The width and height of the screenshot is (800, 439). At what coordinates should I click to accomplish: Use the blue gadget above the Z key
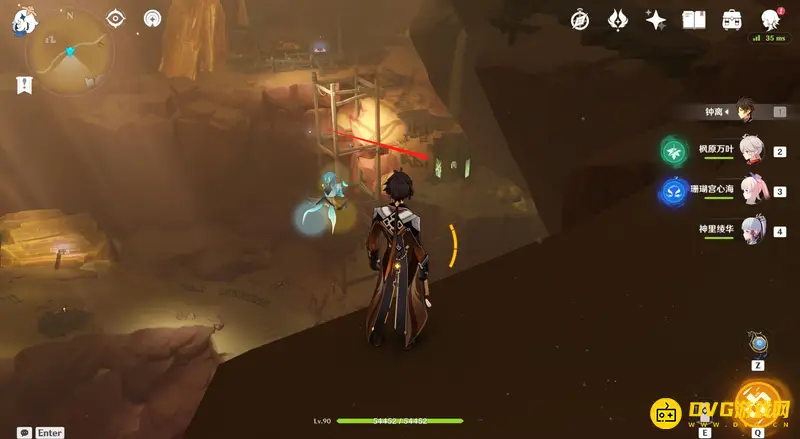coord(759,345)
